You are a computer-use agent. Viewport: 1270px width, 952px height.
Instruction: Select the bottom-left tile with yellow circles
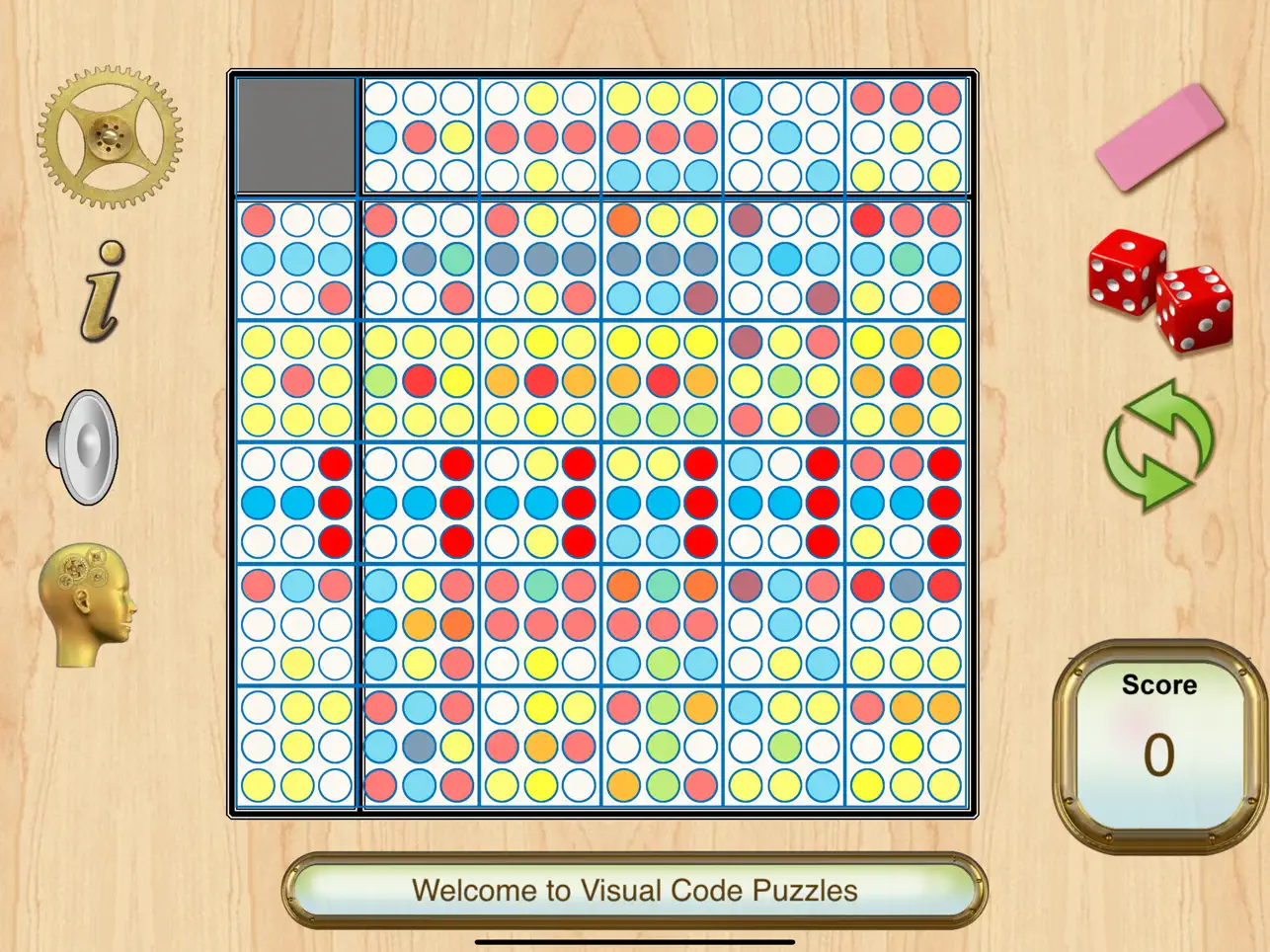point(294,747)
